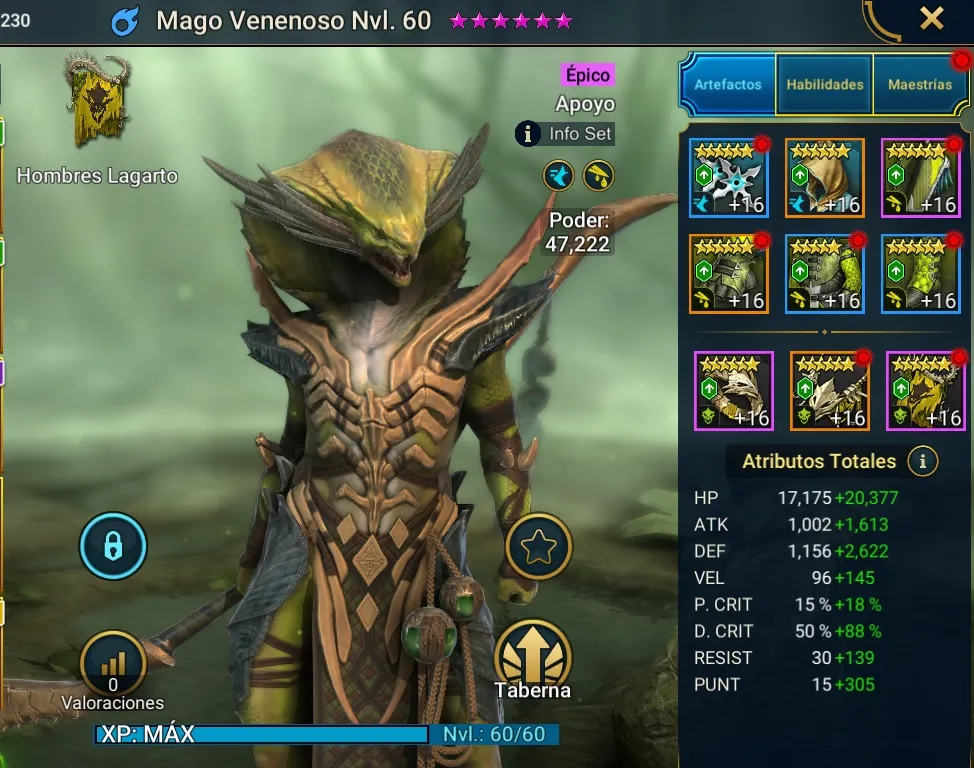974x768 pixels.
Task: Select the green chestplate artifact
Action: click(825, 273)
